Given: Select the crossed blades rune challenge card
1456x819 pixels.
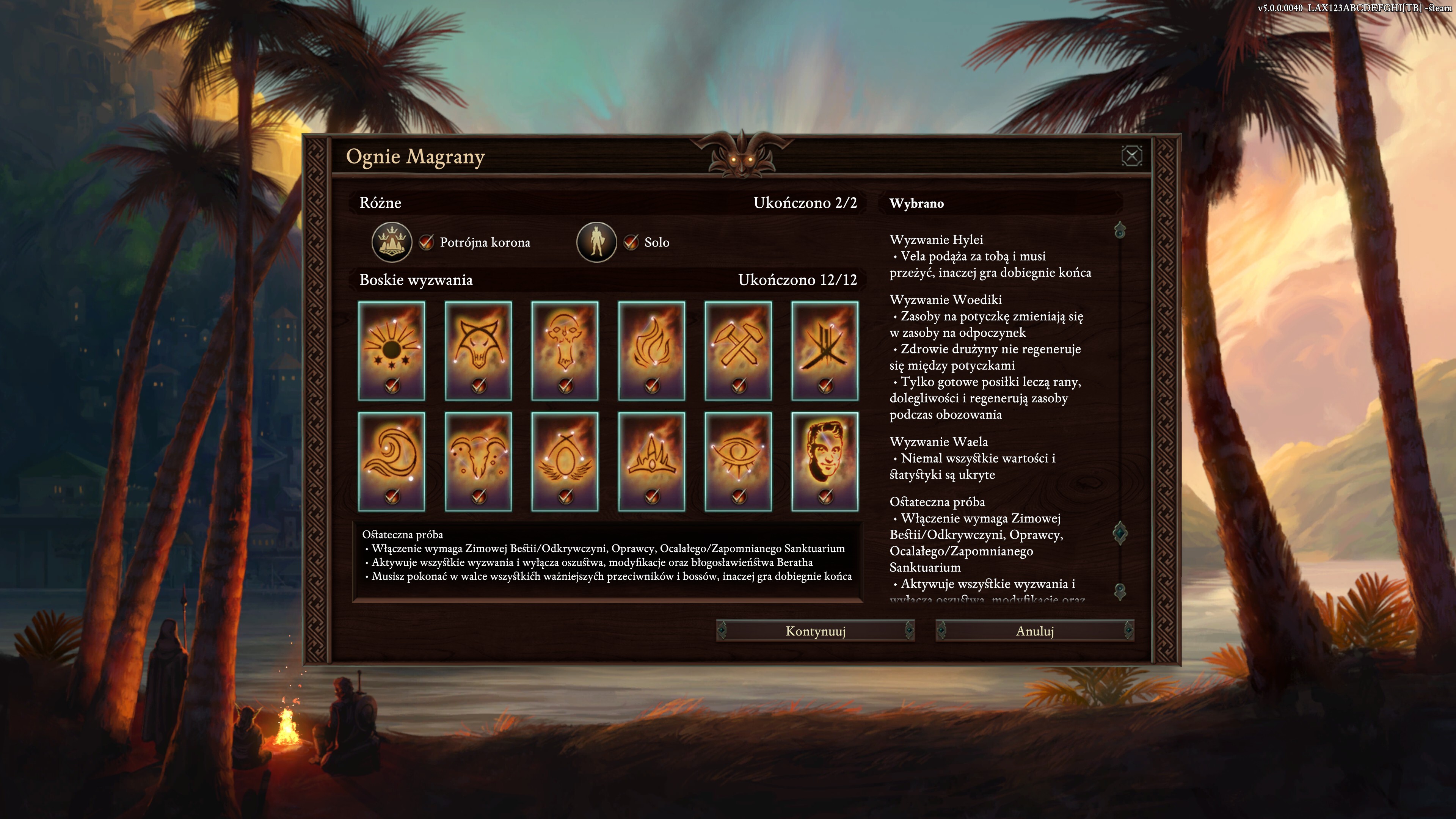Looking at the screenshot, I should click(825, 350).
